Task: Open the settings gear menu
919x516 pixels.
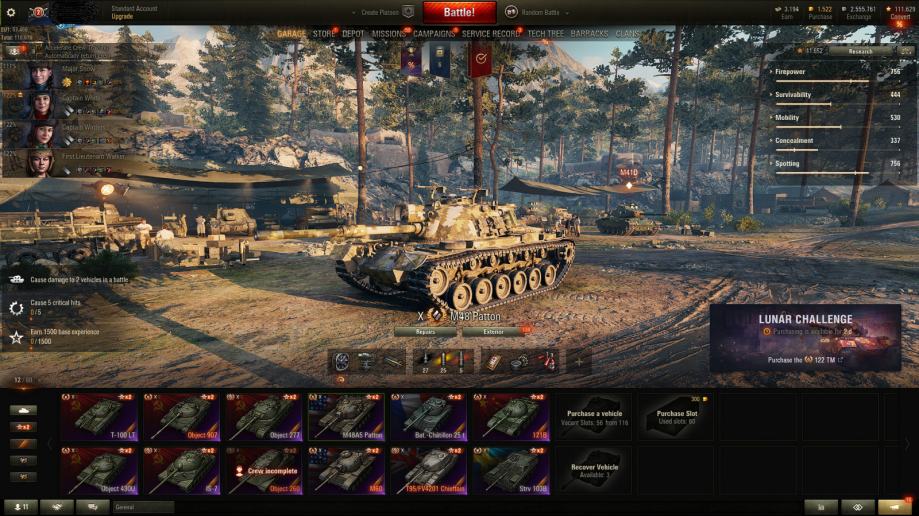Action: [11, 12]
